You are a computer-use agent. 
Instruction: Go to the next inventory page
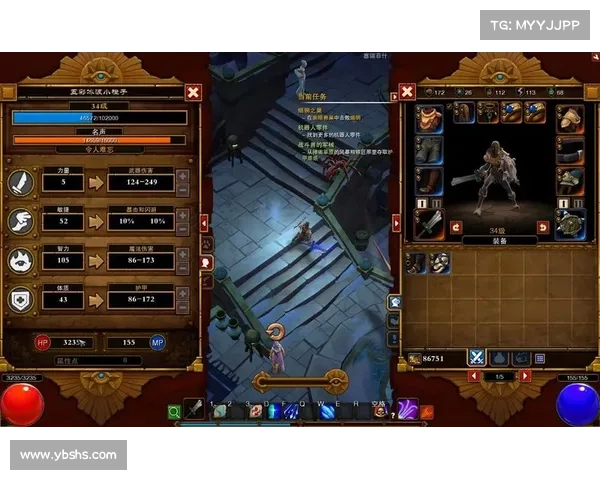525,376
